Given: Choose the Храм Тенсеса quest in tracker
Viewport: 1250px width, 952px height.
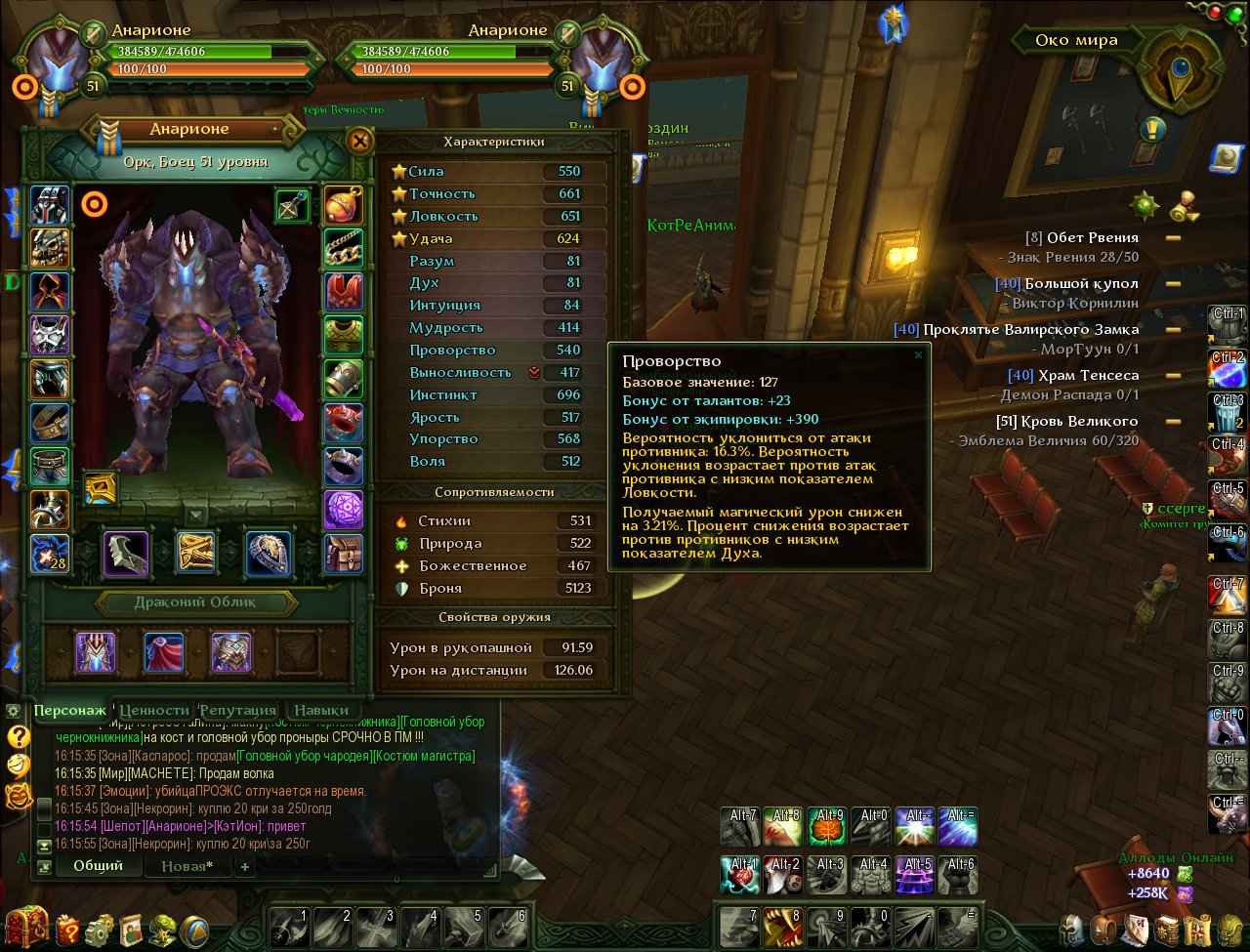Looking at the screenshot, I should pos(1086,375).
